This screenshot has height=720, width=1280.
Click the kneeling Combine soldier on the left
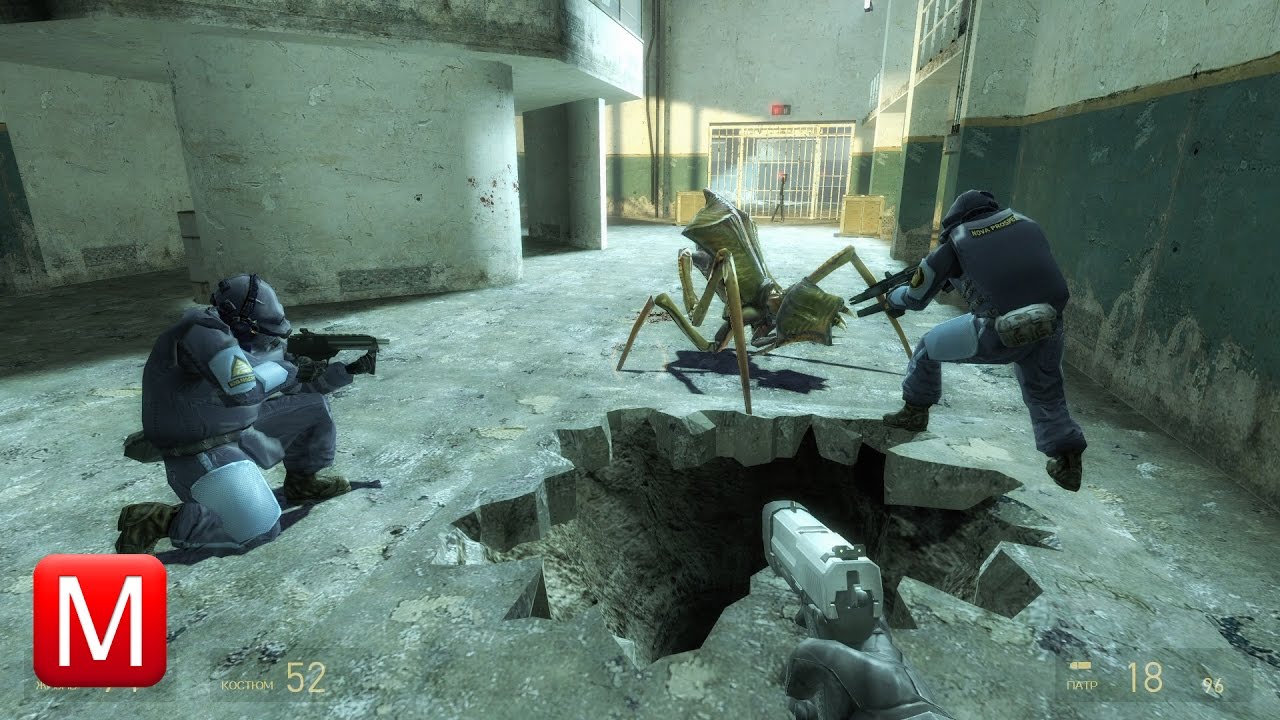[230, 400]
